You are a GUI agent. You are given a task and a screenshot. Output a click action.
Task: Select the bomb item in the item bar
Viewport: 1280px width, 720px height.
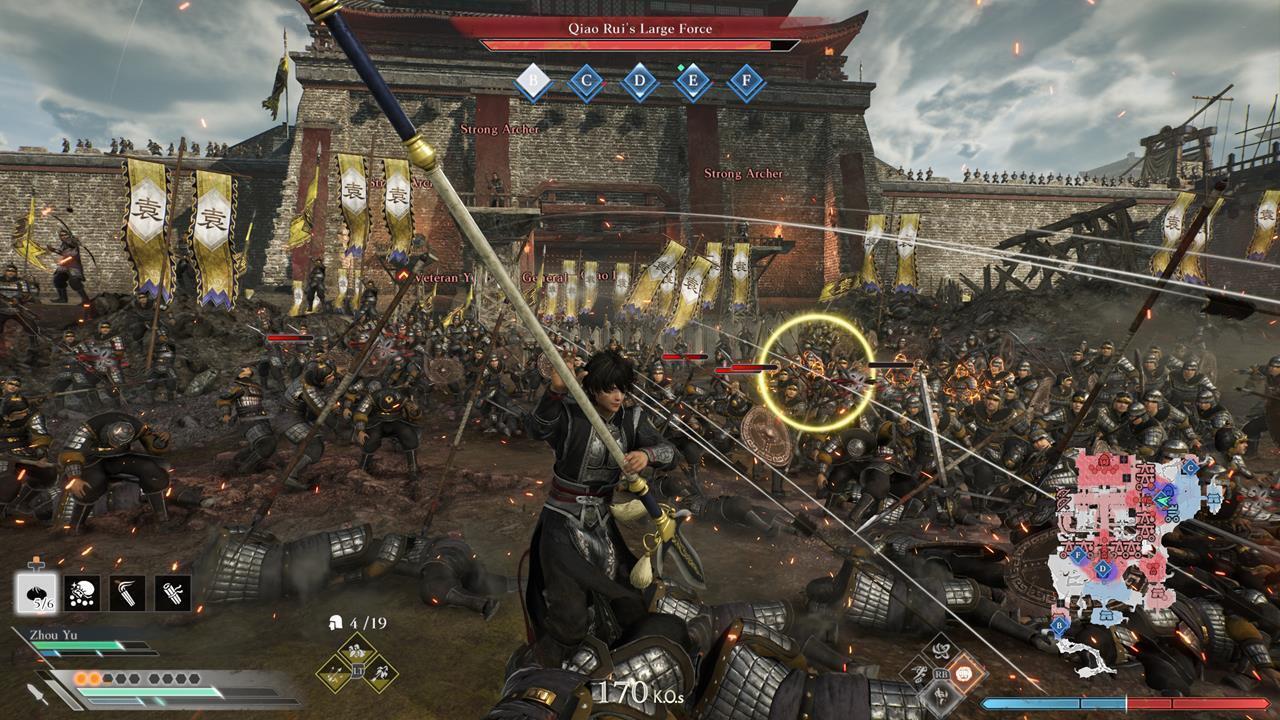coord(82,593)
